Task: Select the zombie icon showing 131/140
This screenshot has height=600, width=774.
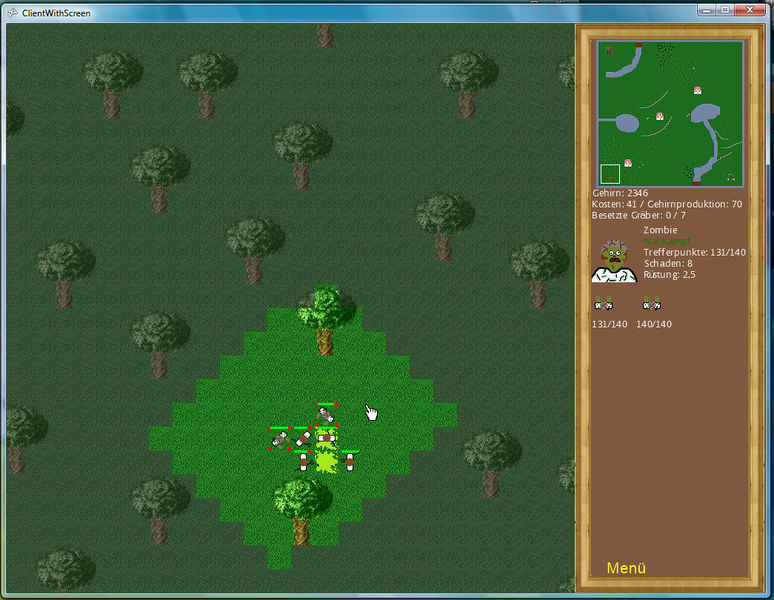Action: click(603, 305)
